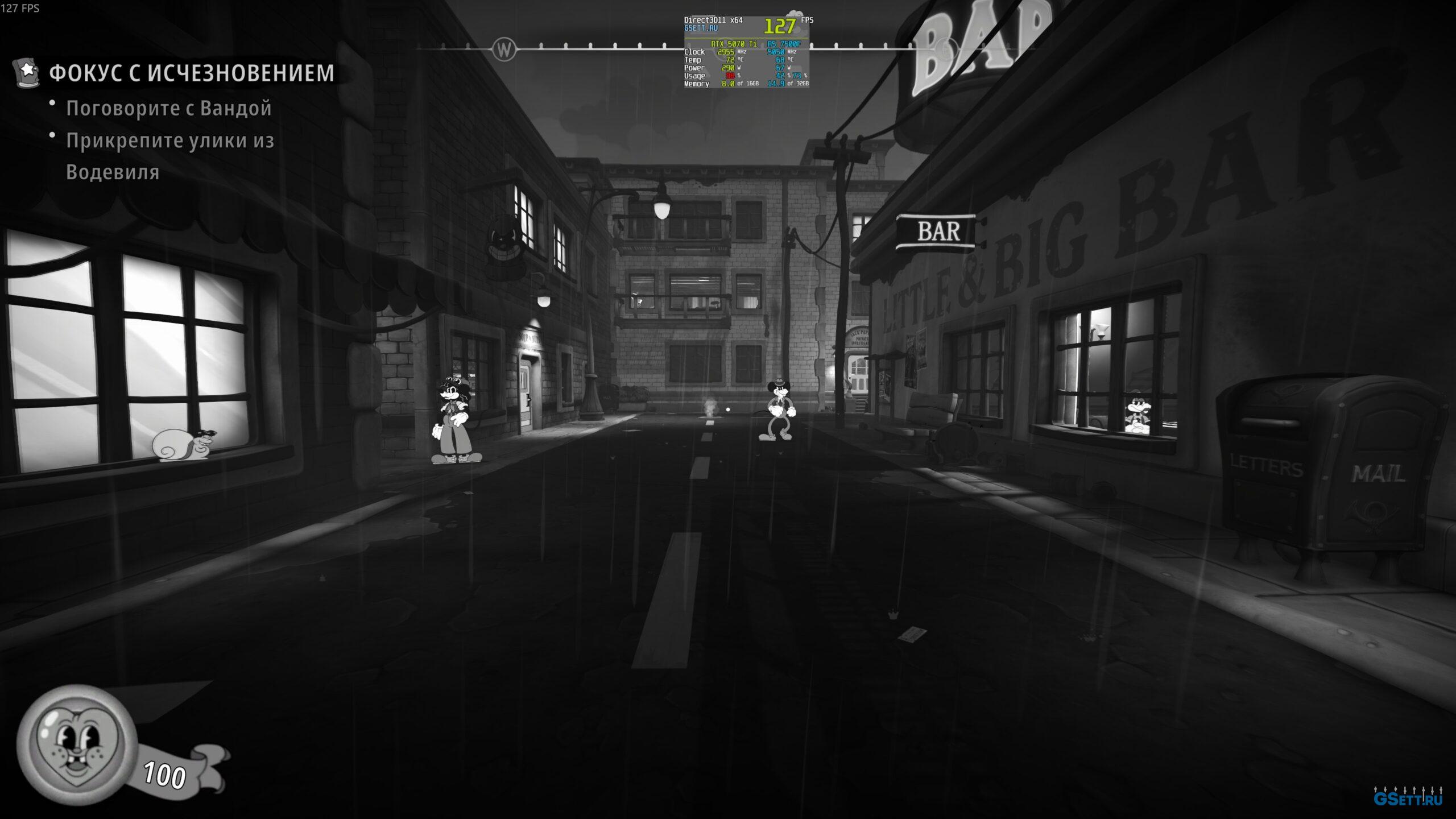The width and height of the screenshot is (1456, 819).
Task: Click the heart character portrait
Action: (77, 744)
